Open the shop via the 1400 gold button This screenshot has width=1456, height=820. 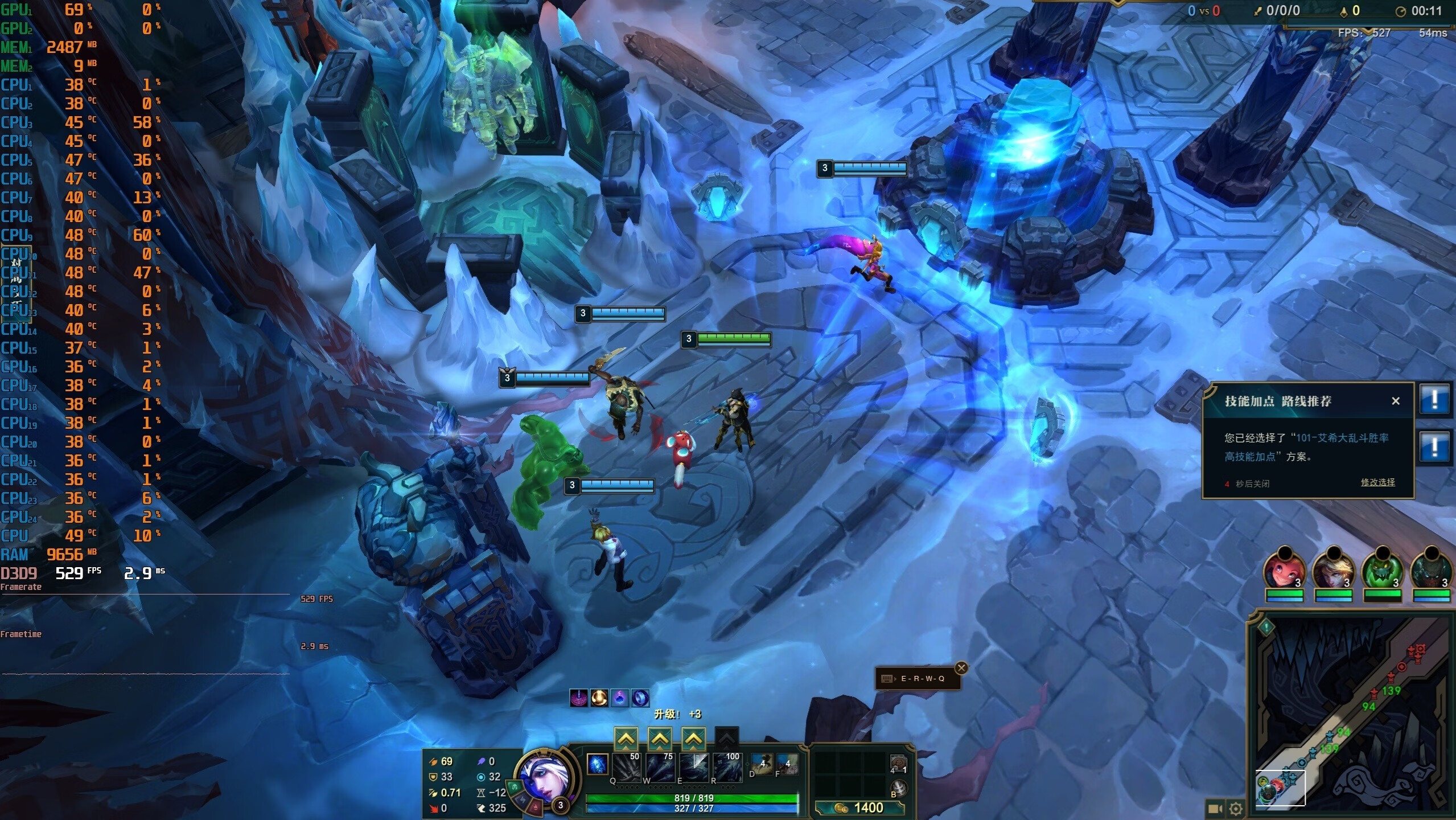coord(859,807)
